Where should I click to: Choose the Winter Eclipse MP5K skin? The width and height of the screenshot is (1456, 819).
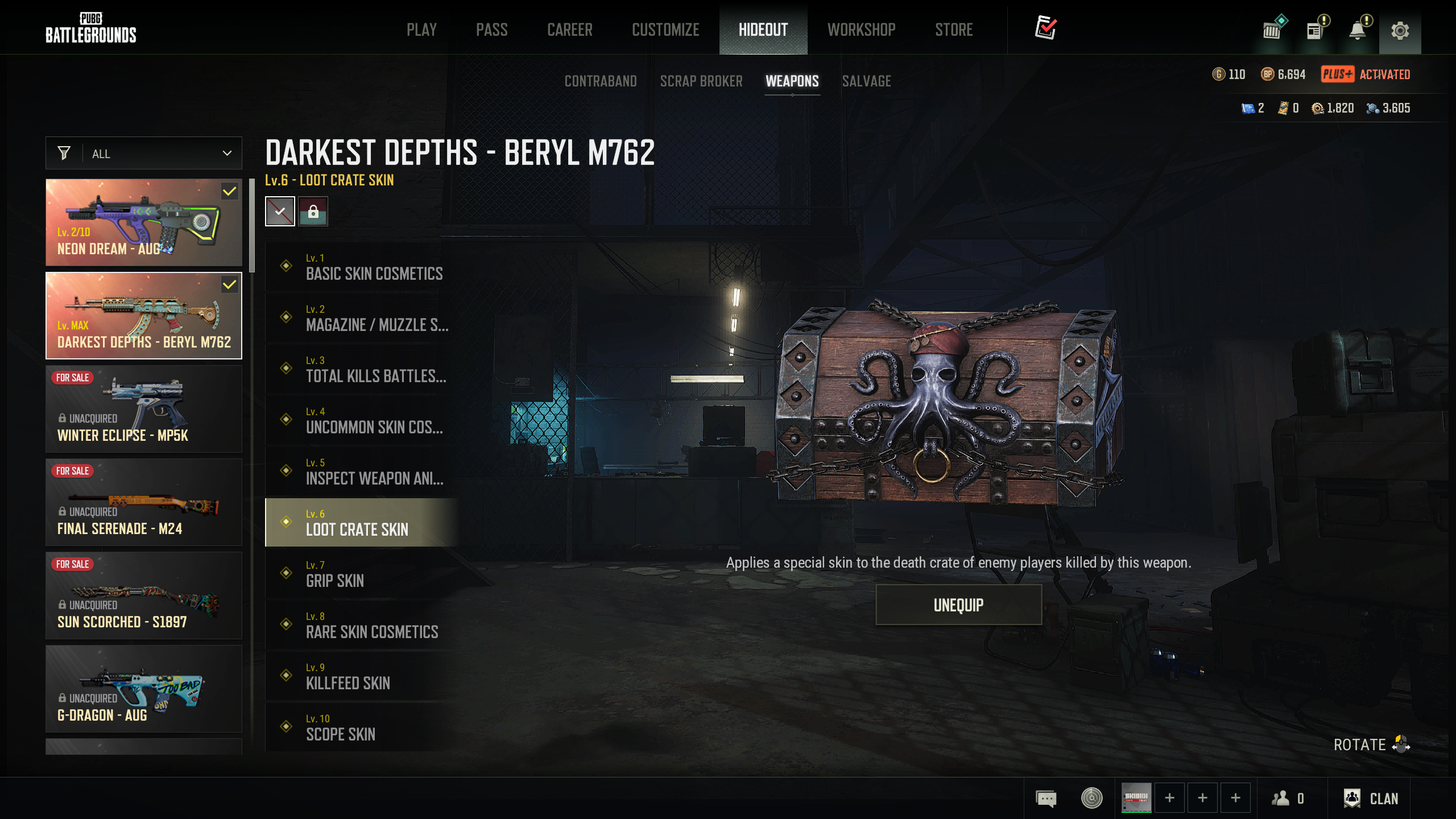[x=144, y=409]
